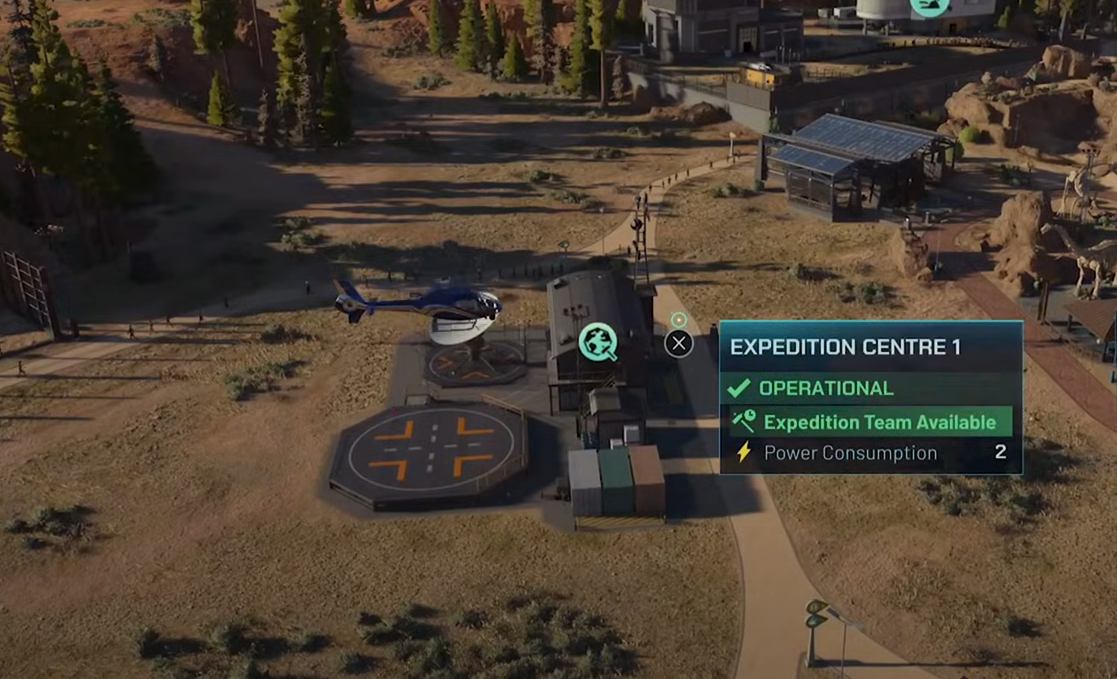Close the Expedition Centre info panel
This screenshot has width=1117, height=679.
pyautogui.click(x=678, y=344)
